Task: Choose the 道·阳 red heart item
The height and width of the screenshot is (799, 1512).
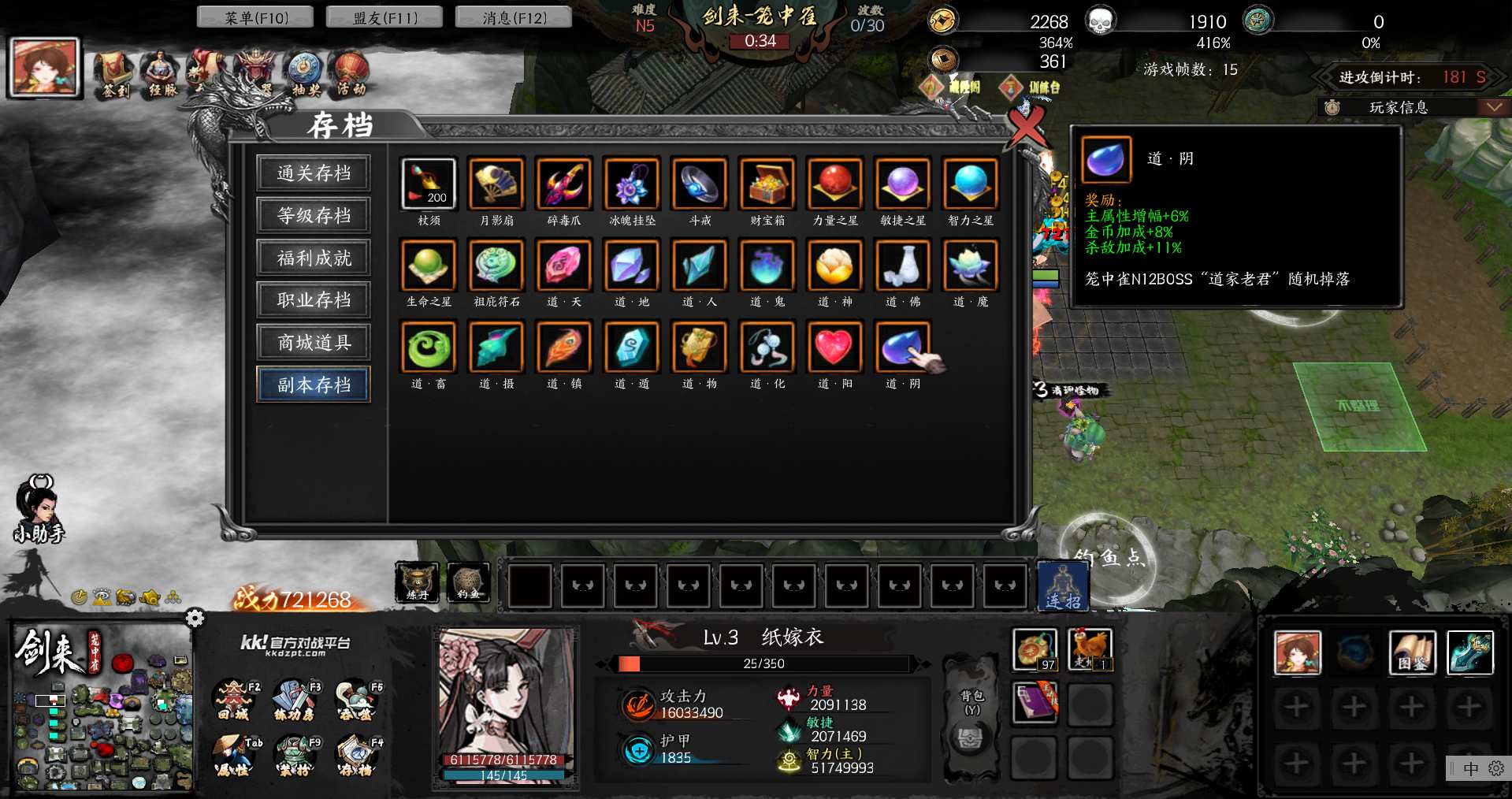Action: (x=834, y=347)
